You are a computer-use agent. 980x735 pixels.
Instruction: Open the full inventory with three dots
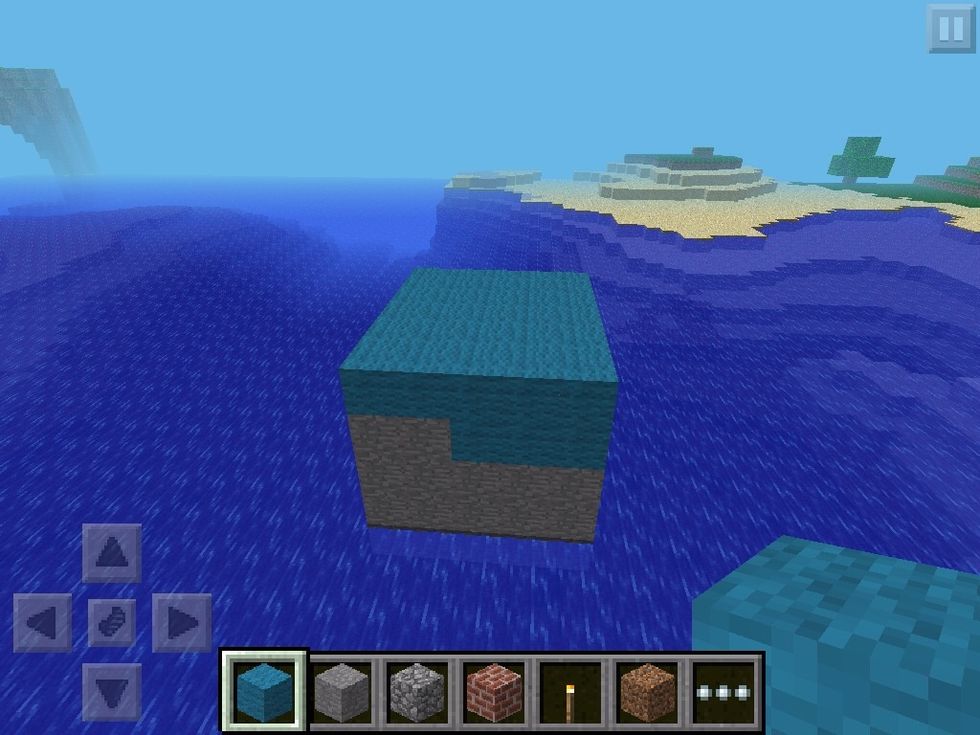point(725,690)
